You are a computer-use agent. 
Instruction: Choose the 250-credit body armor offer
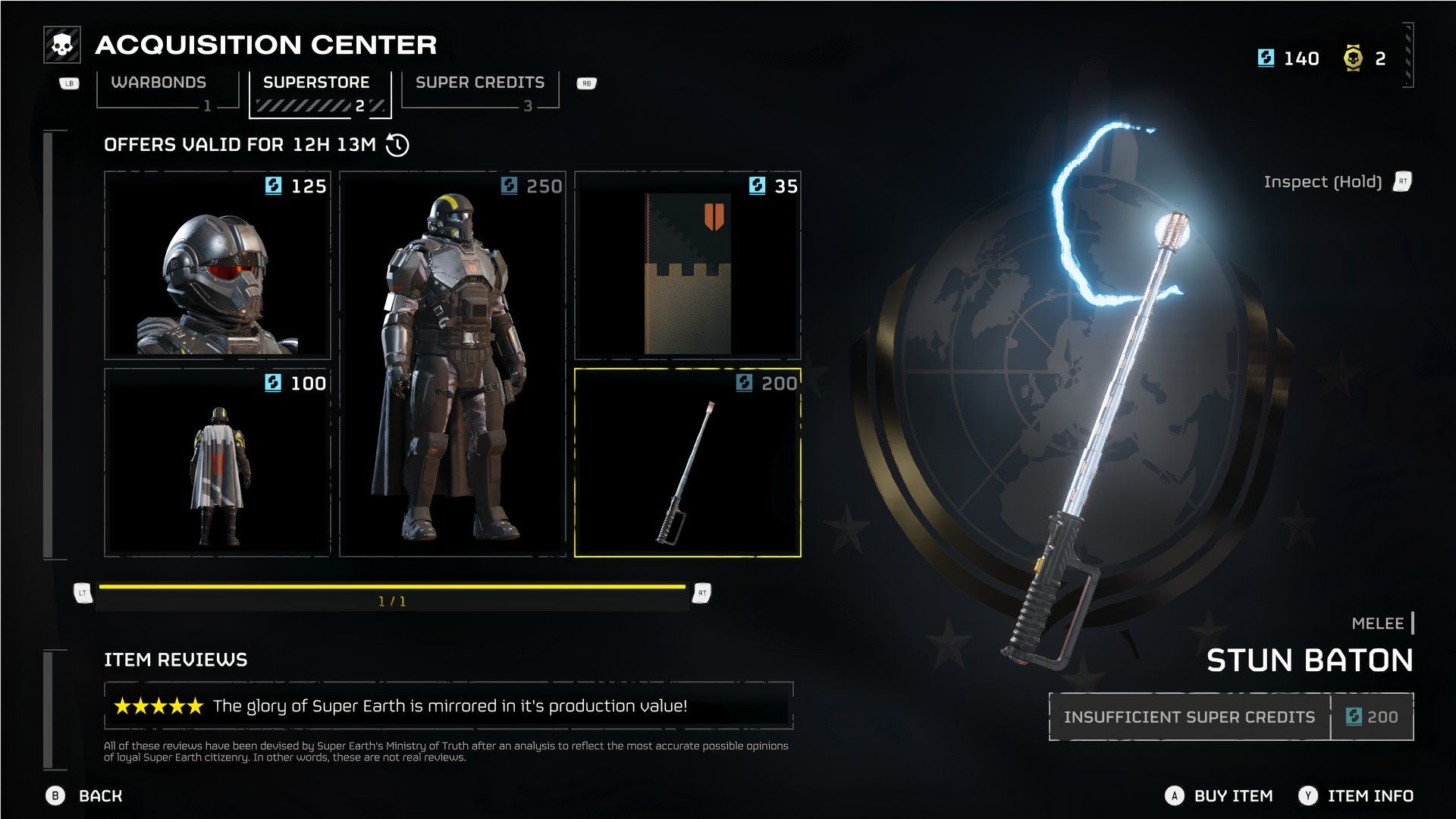453,364
